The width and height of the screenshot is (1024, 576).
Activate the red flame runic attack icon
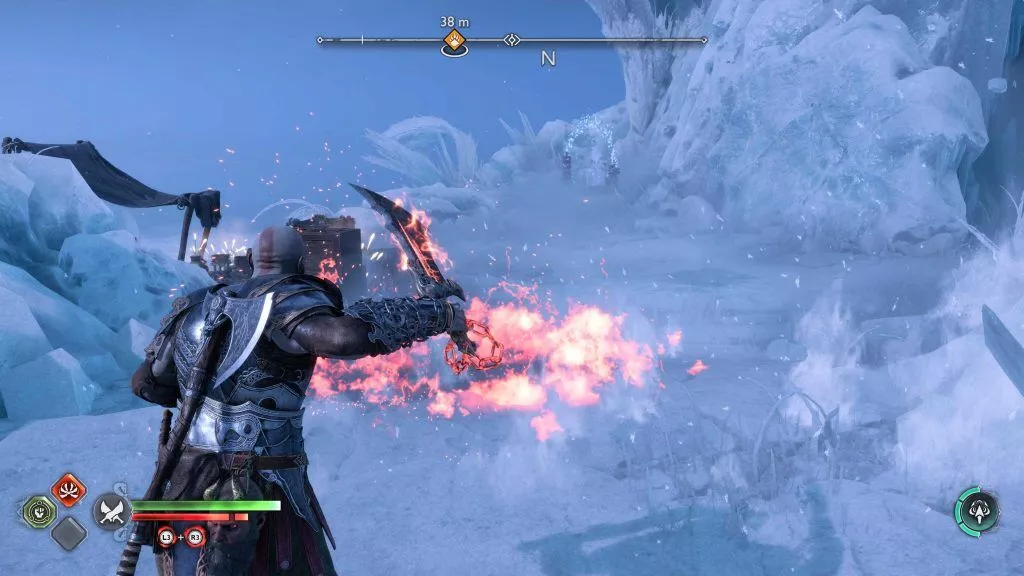68,490
